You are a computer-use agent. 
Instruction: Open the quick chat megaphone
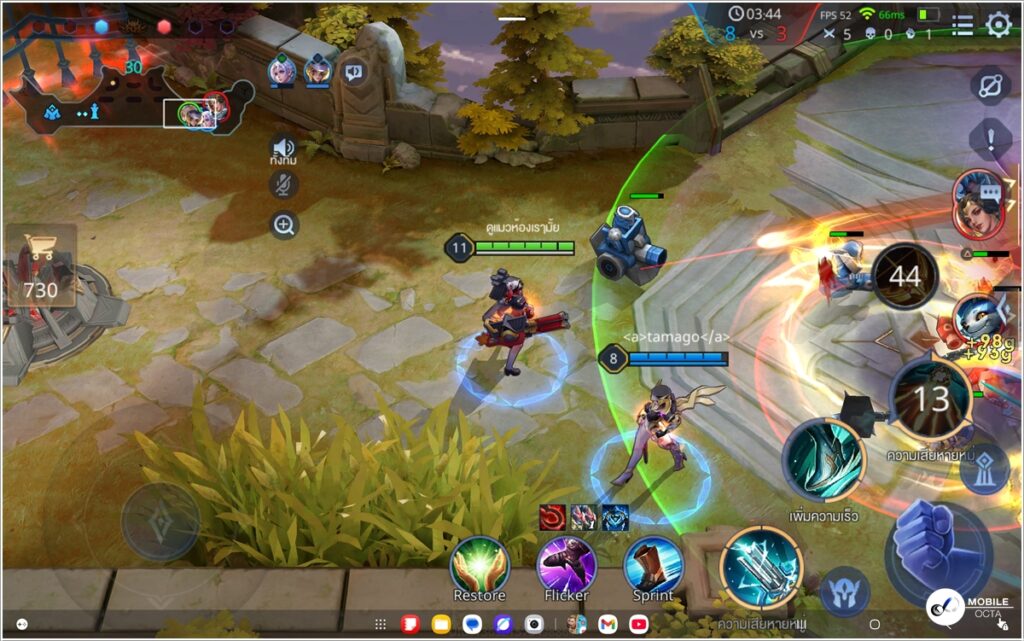(x=354, y=71)
